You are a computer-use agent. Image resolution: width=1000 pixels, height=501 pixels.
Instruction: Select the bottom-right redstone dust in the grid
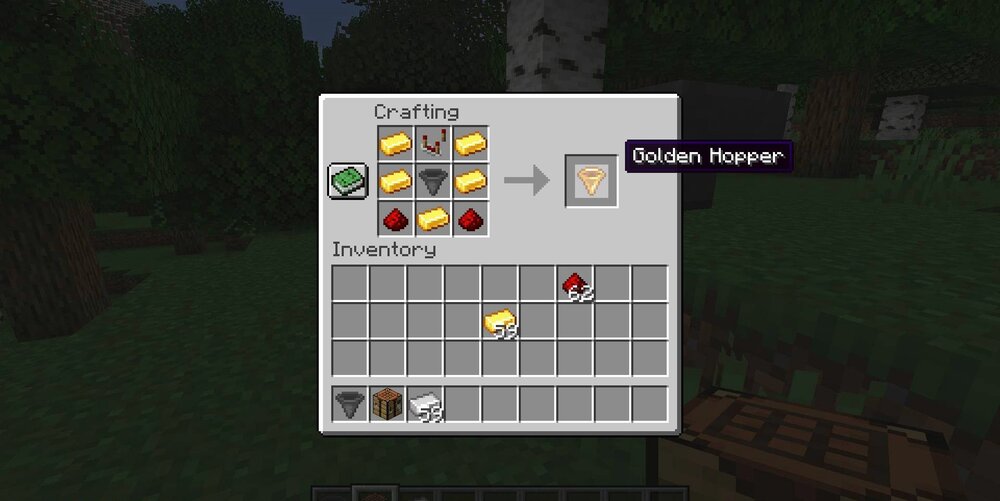(x=470, y=218)
